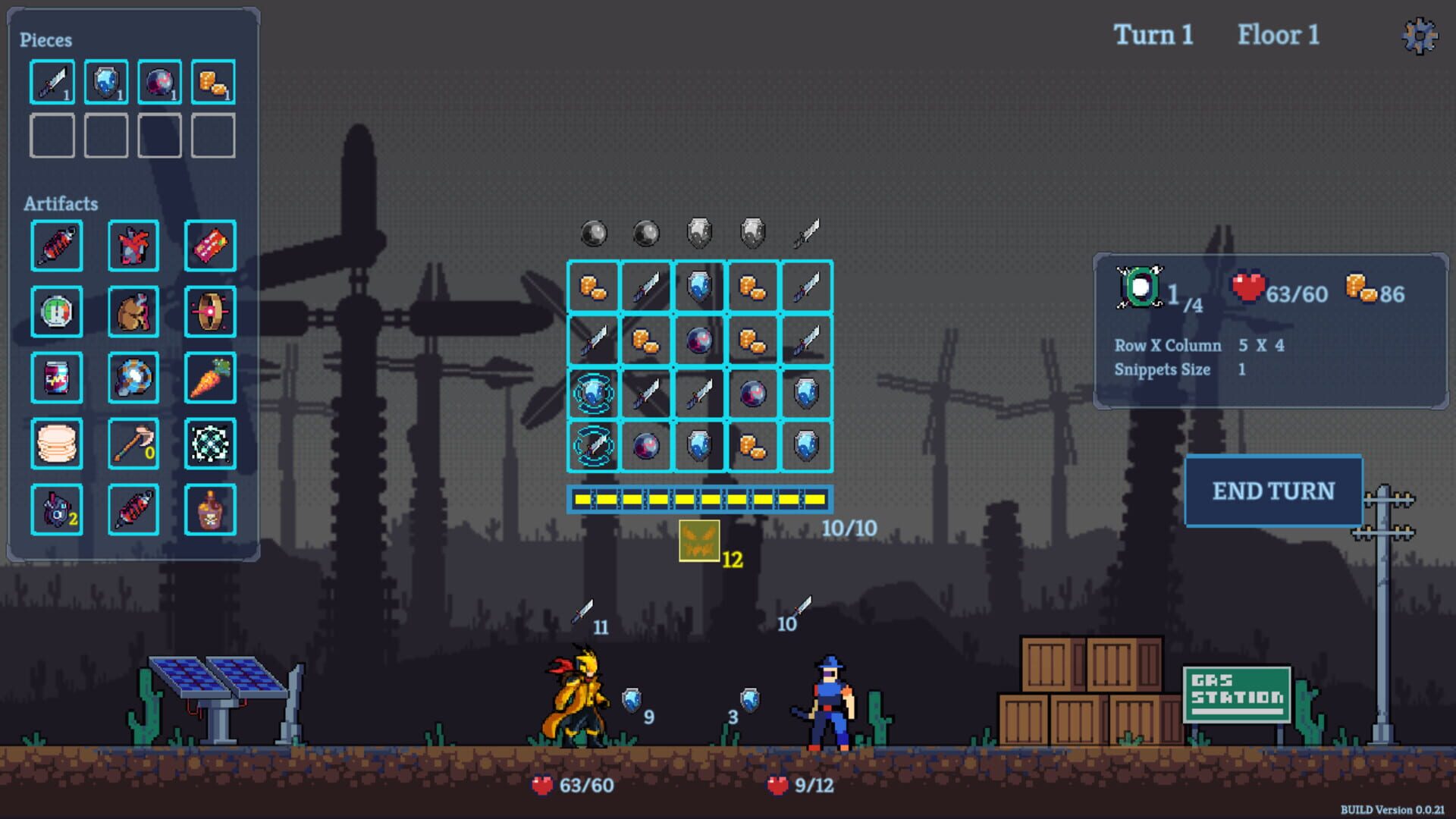Screen dimensions: 1456x819
Task: Click the stopwatch gauge artifact
Action: pos(57,312)
